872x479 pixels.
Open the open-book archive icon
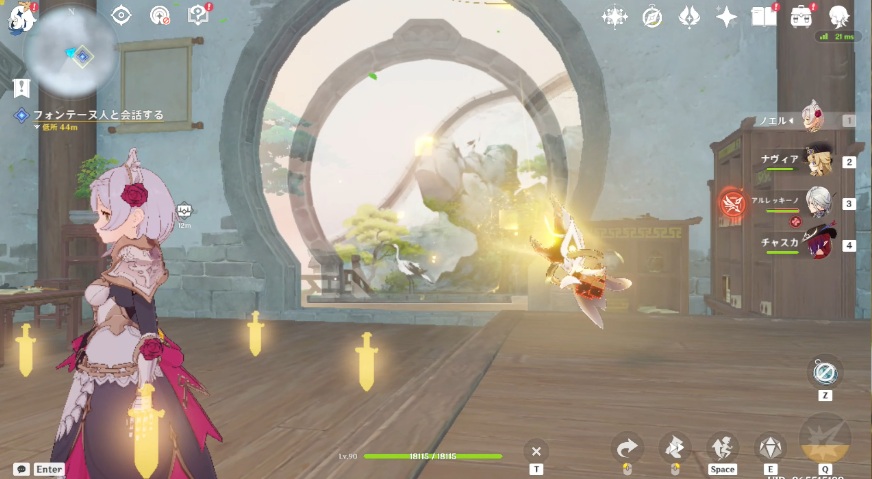pyautogui.click(x=764, y=16)
